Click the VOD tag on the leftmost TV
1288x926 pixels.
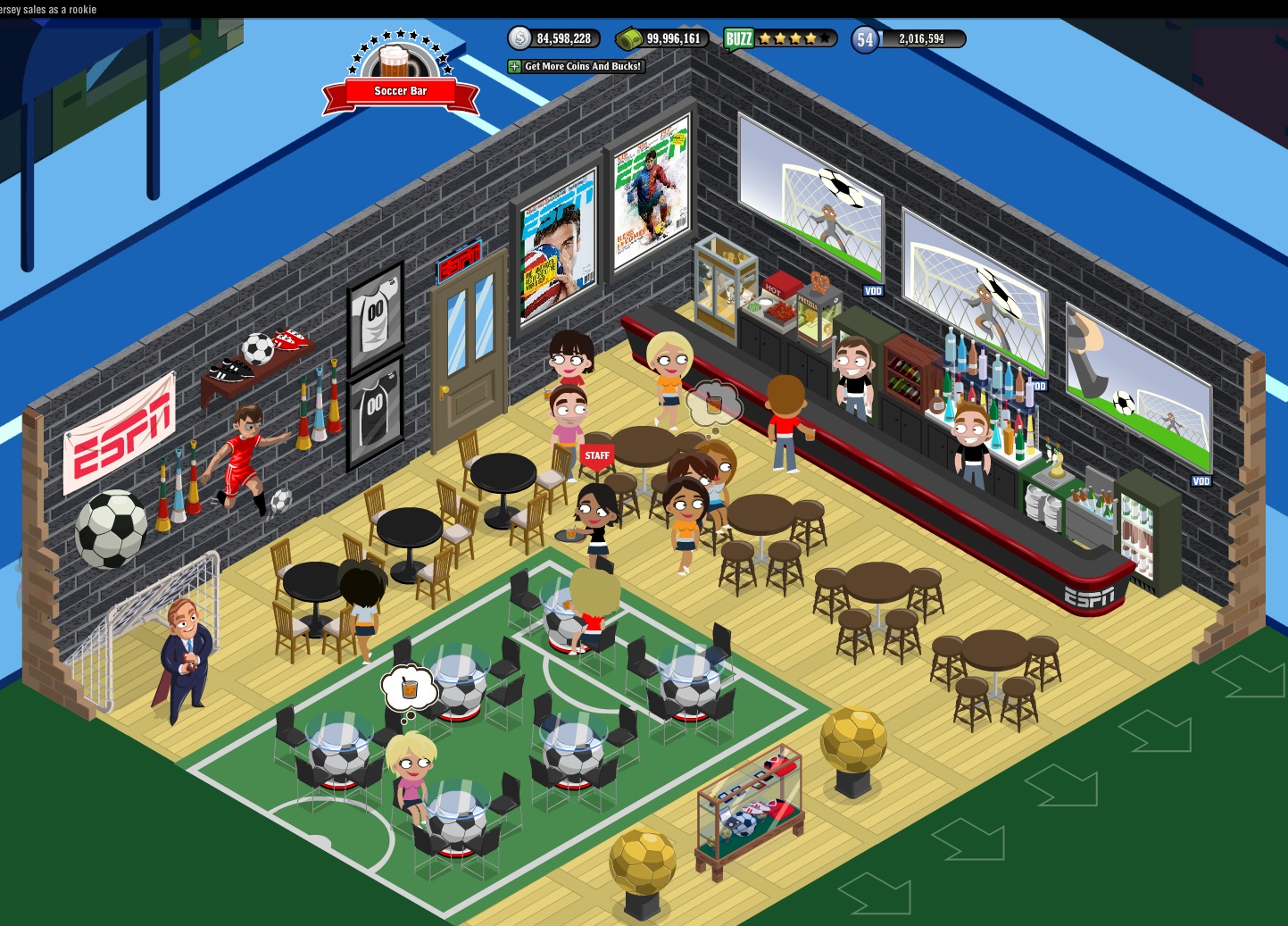873,290
